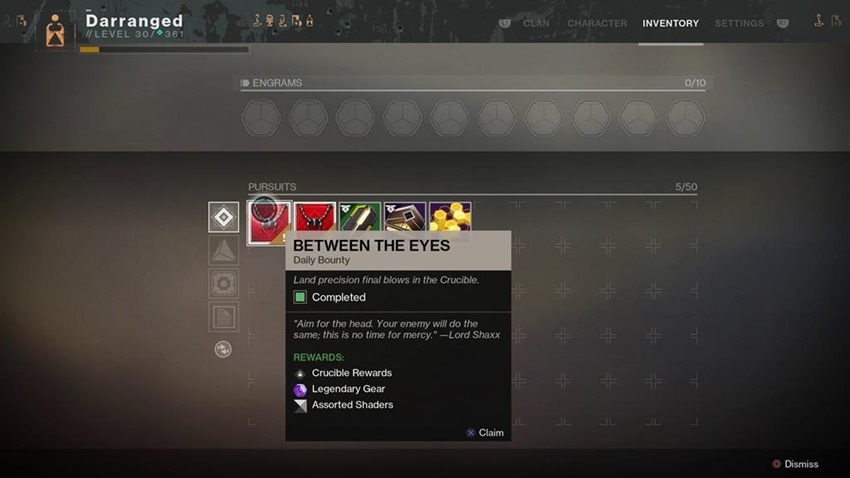The height and width of the screenshot is (478, 850).
Task: Switch to the triangle inventory category
Action: coord(223,251)
